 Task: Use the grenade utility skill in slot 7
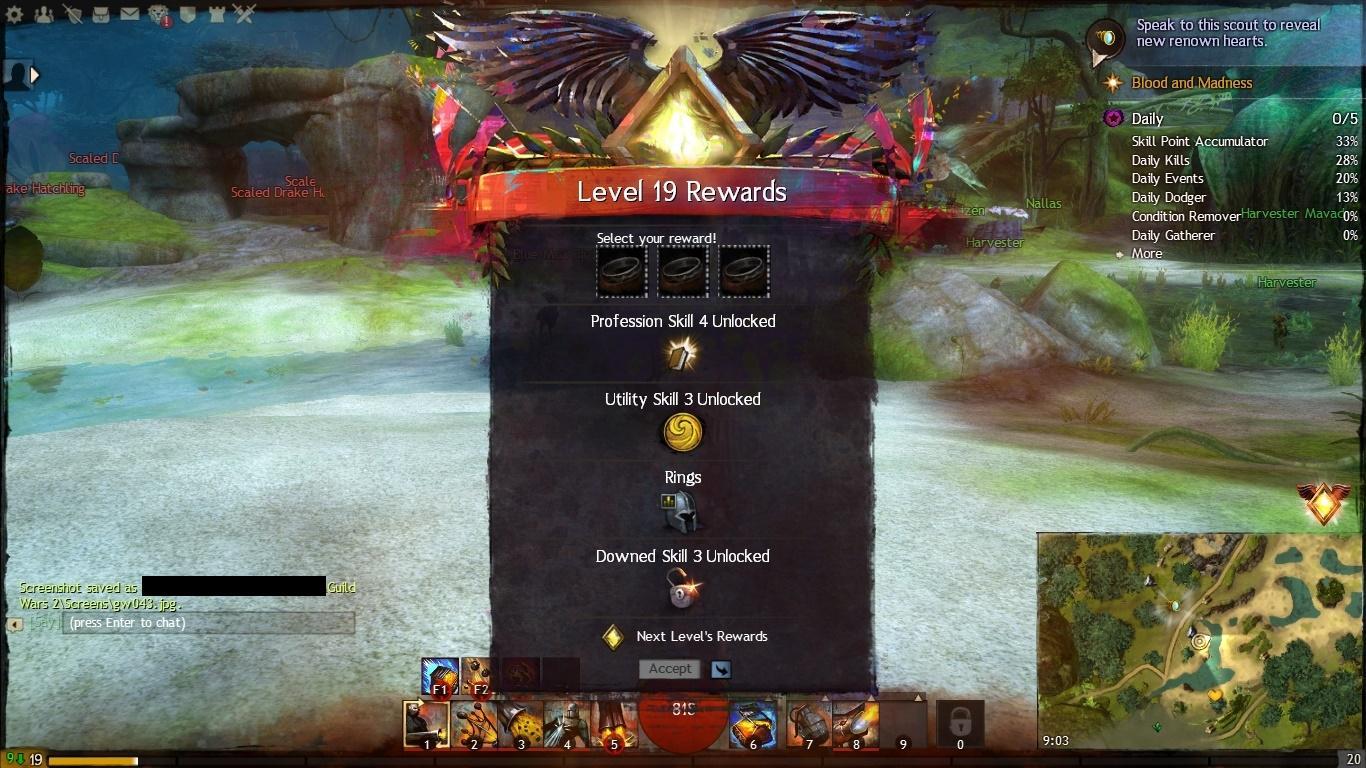click(807, 724)
